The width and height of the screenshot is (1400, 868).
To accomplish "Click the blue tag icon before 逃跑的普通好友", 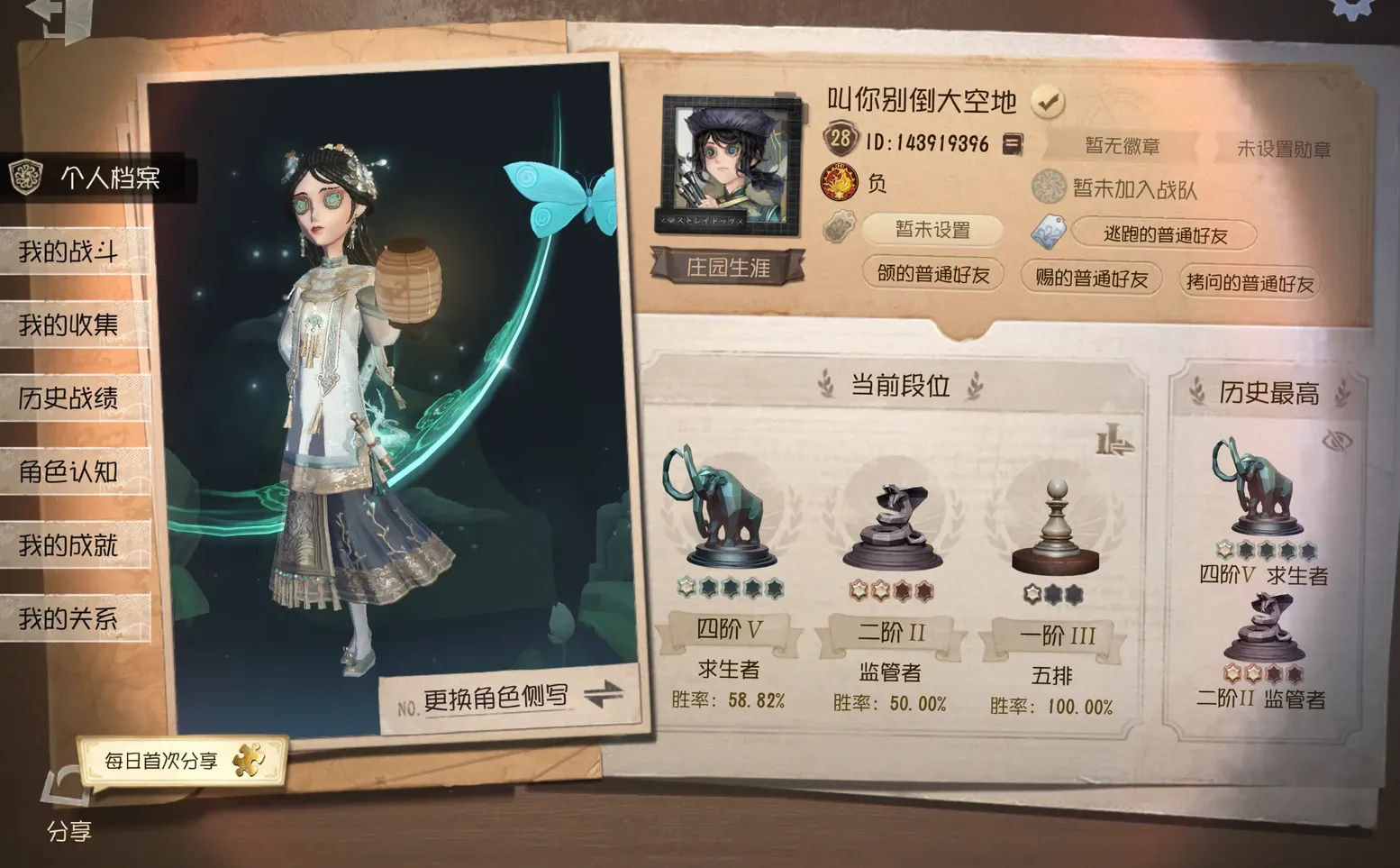I will pos(1046,233).
